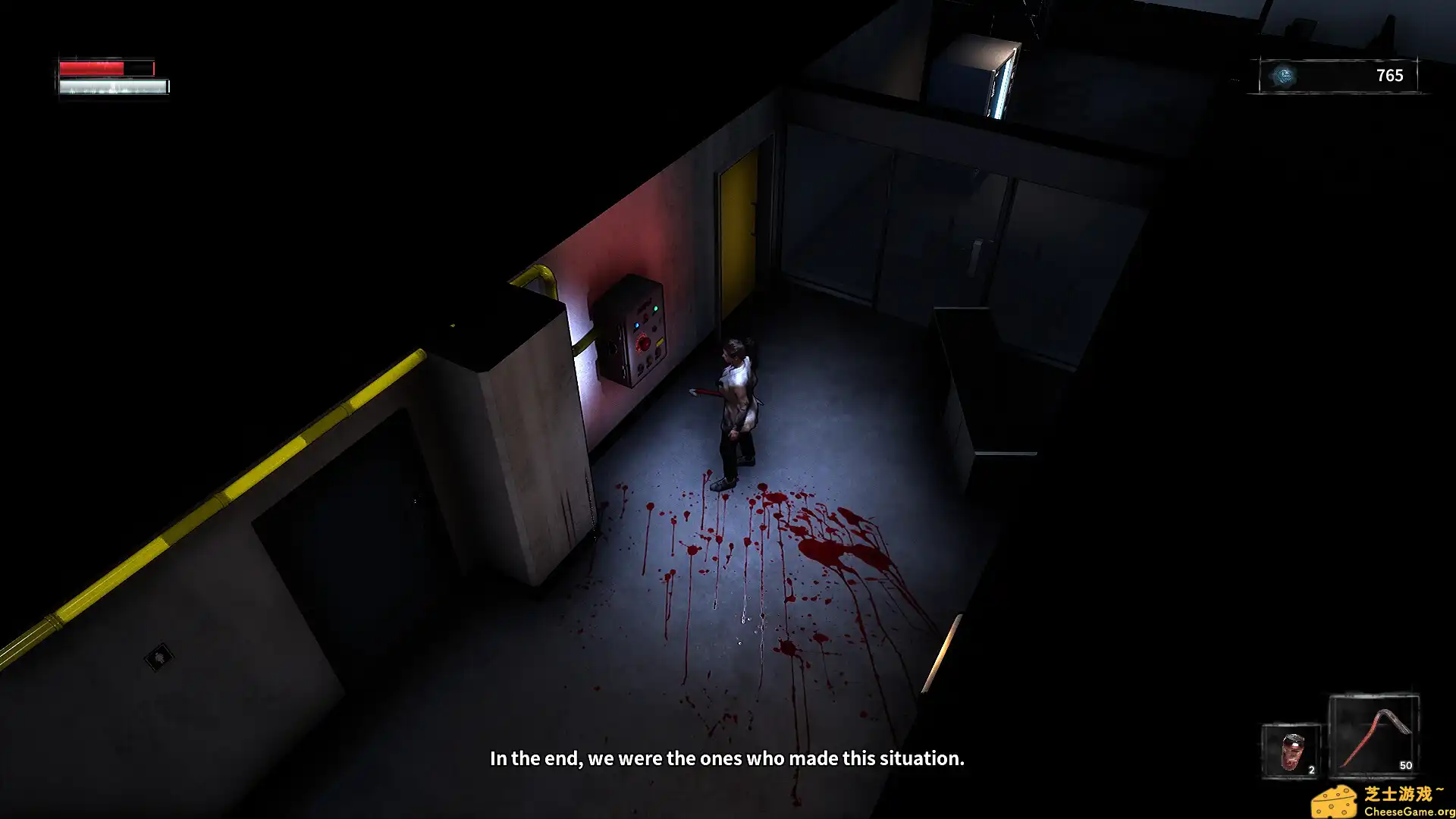
Task: Click the large red dial on the fuse box
Action: [x=643, y=343]
